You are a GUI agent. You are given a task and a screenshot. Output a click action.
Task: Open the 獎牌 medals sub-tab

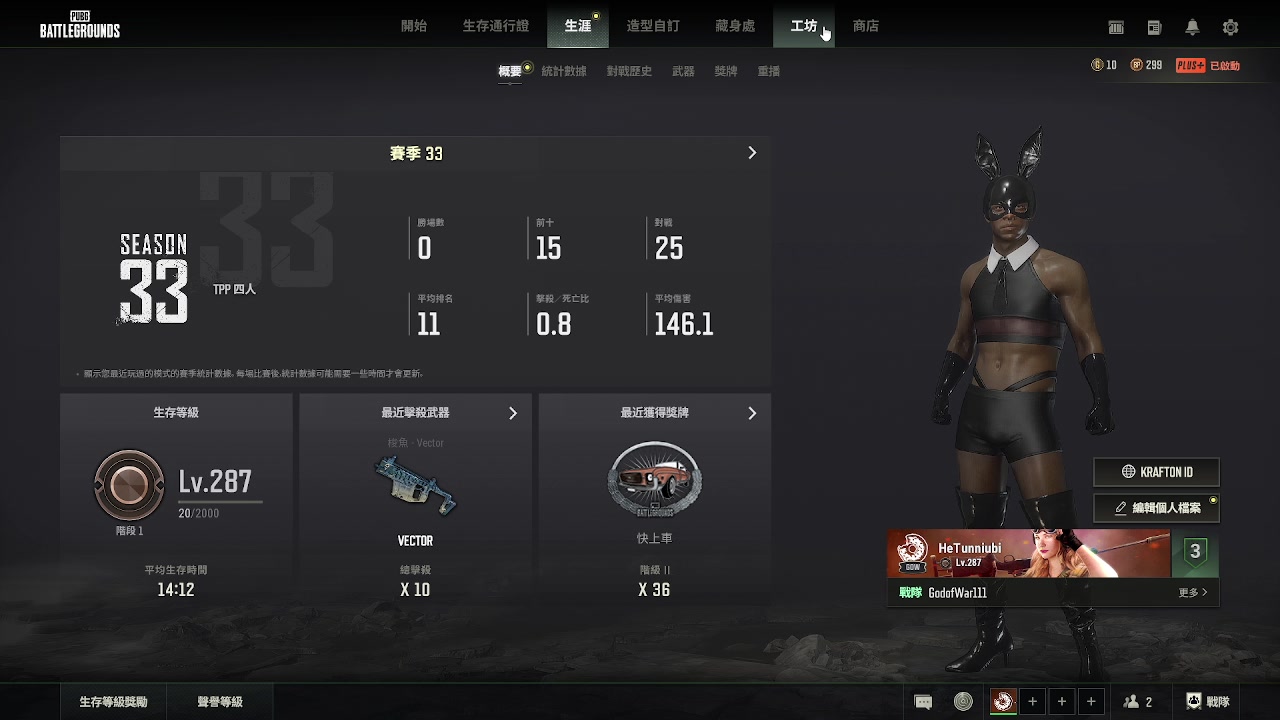coord(726,71)
